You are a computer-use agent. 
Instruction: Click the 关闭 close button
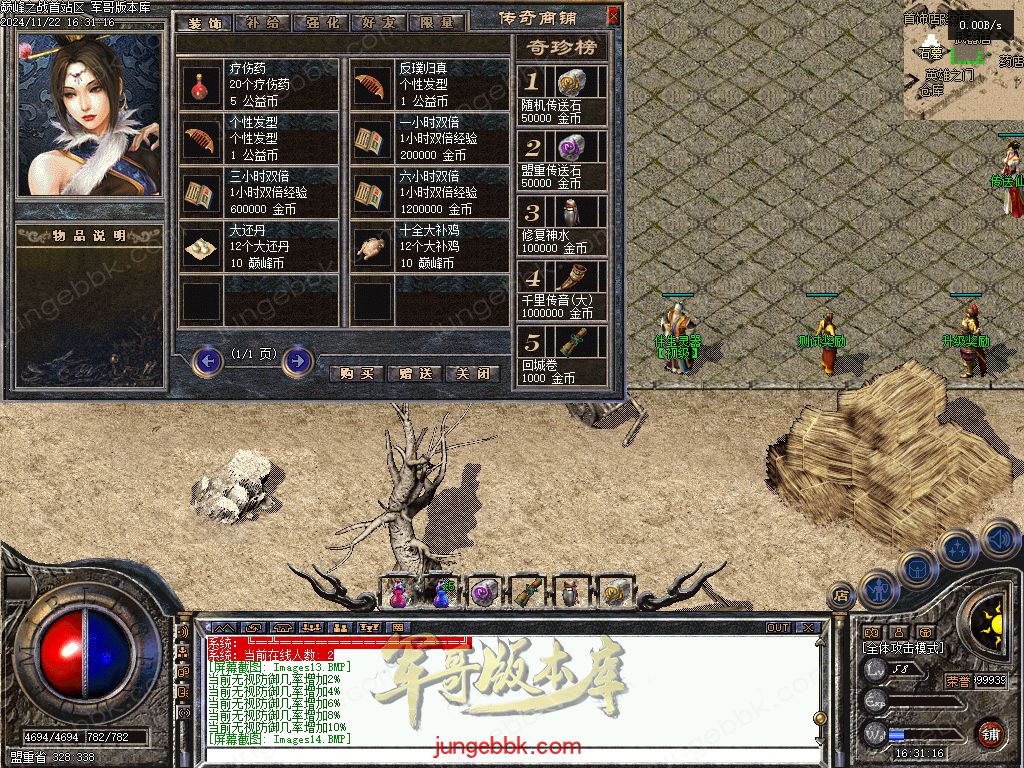pos(472,373)
